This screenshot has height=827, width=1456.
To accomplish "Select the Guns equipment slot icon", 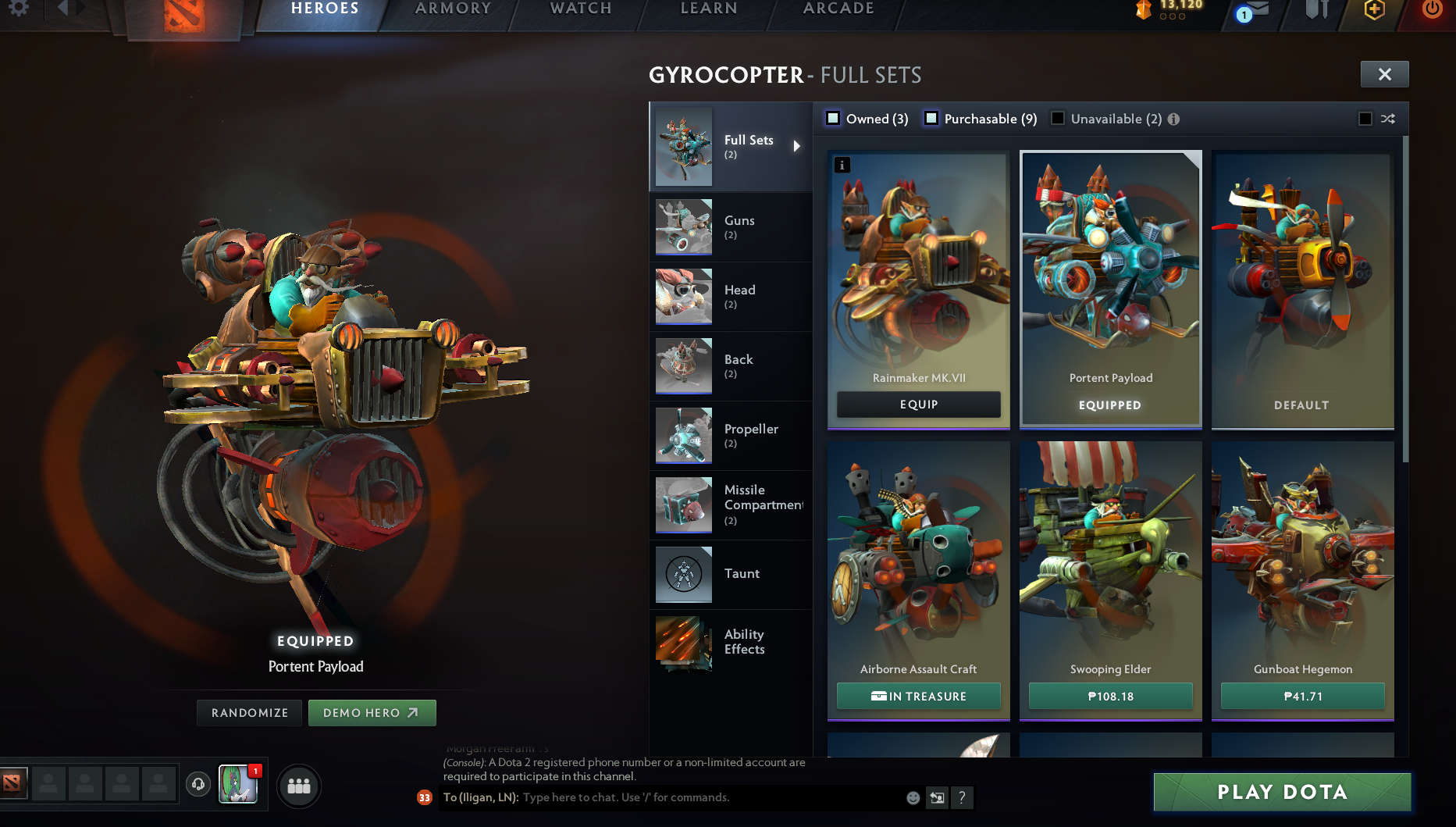I will [683, 226].
